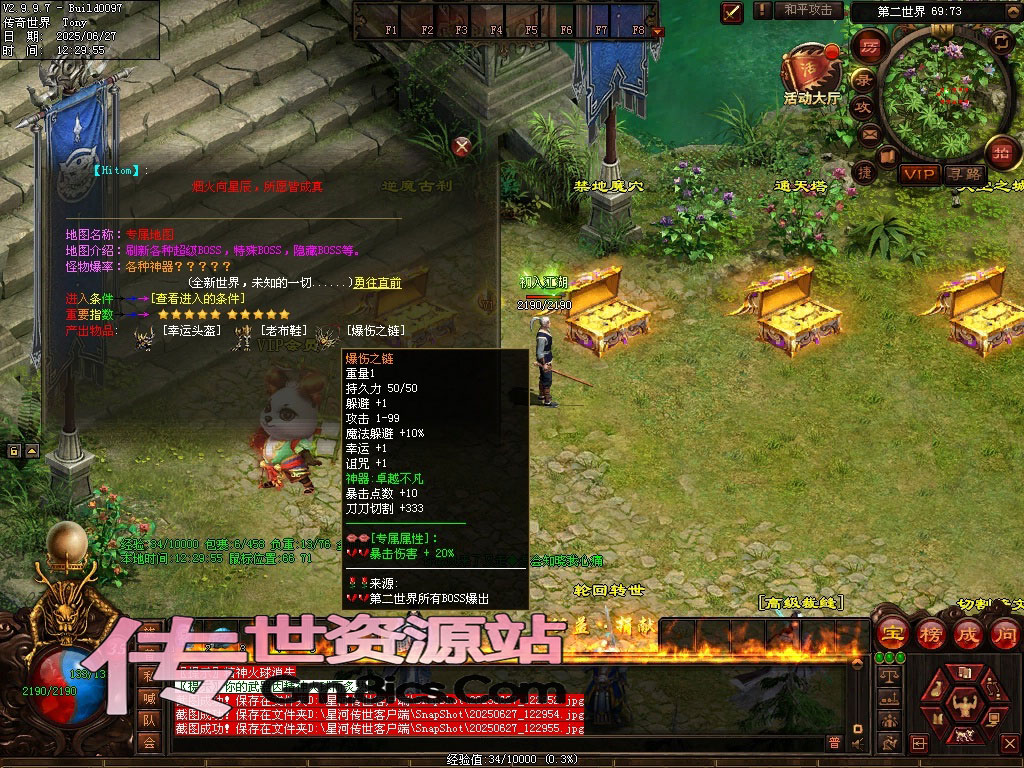Open the 宝 treasure button
Screen dimensions: 1024x768
click(x=893, y=633)
